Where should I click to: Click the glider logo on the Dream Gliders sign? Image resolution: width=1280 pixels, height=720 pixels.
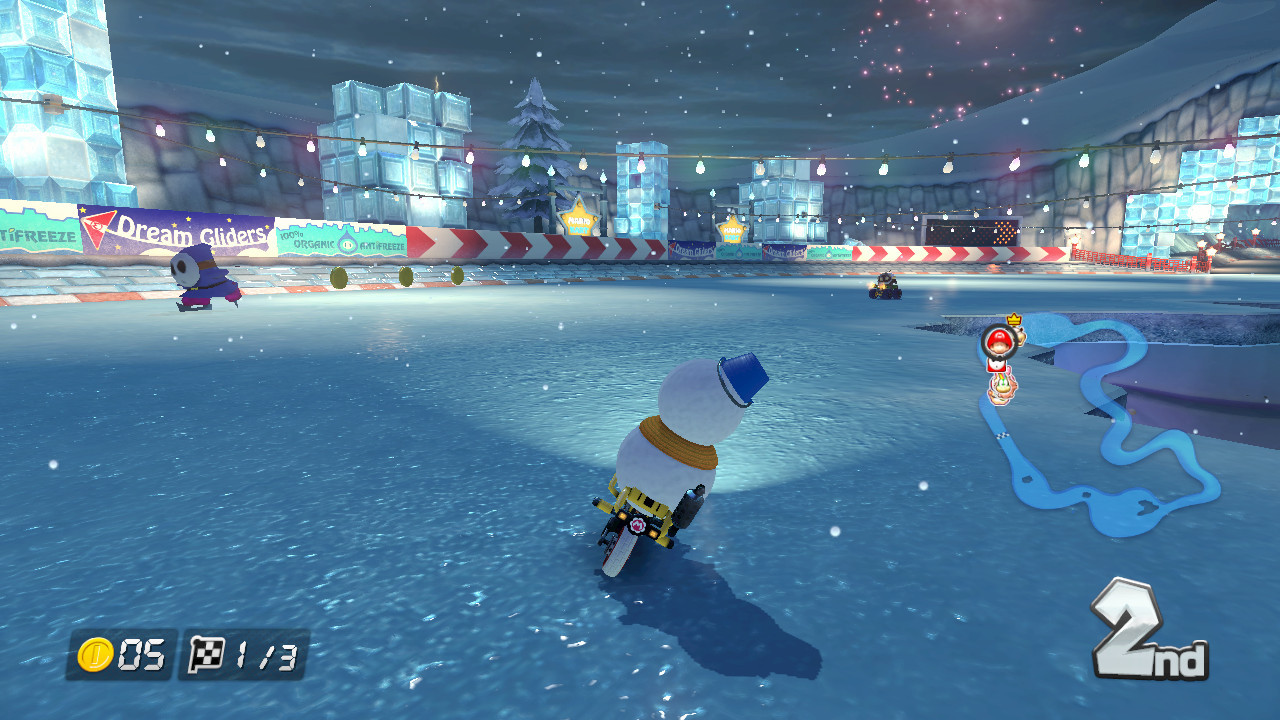(x=97, y=226)
